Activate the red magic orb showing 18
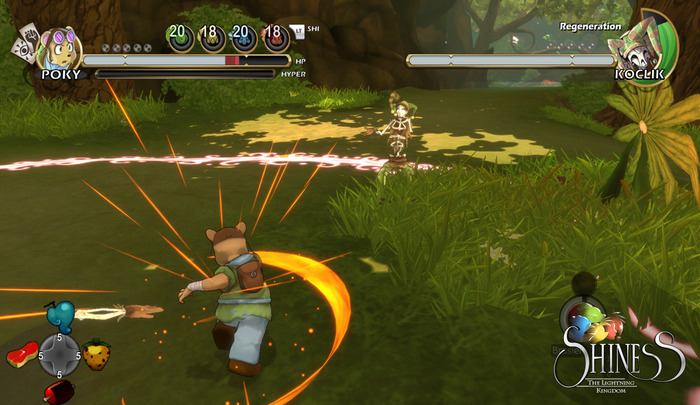 point(271,37)
